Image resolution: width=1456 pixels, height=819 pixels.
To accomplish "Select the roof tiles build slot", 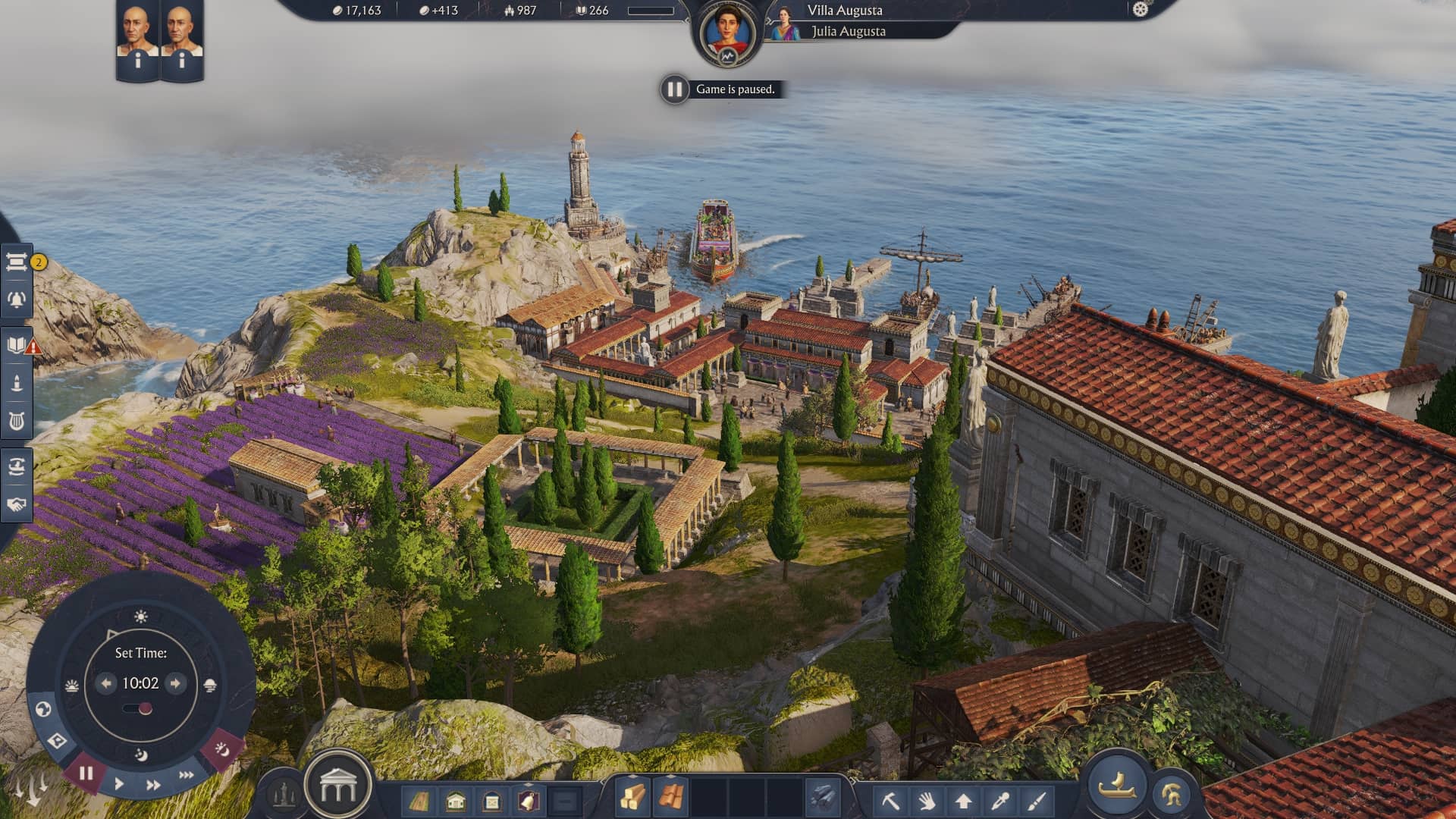I will pyautogui.click(x=670, y=798).
